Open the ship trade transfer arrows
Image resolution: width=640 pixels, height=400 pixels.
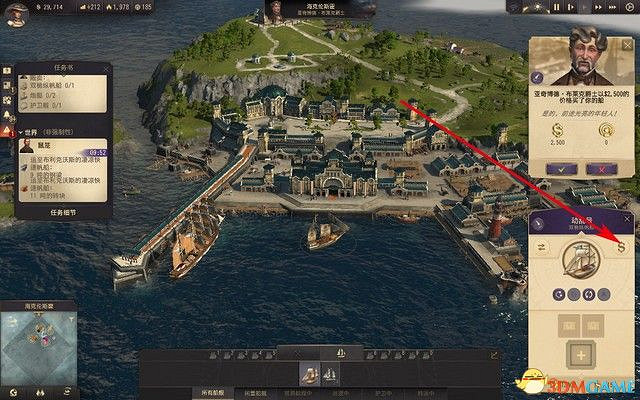click(541, 247)
